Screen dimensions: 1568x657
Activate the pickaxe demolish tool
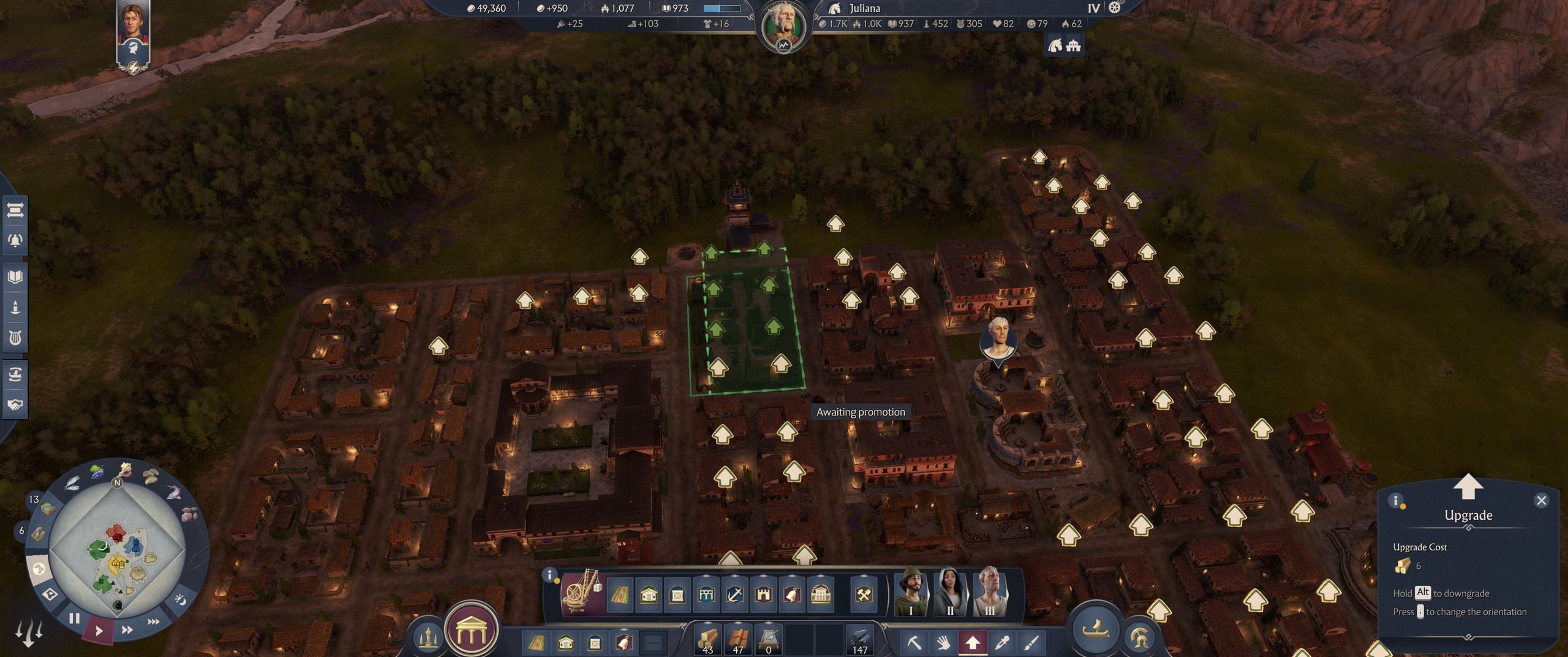914,642
